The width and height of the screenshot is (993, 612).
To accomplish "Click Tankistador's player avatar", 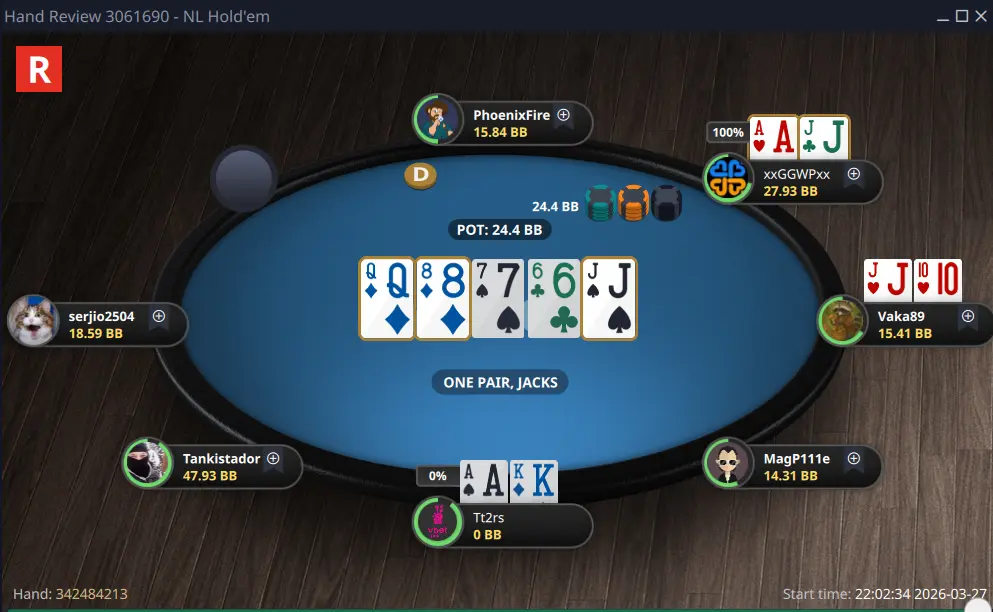I will pos(147,463).
